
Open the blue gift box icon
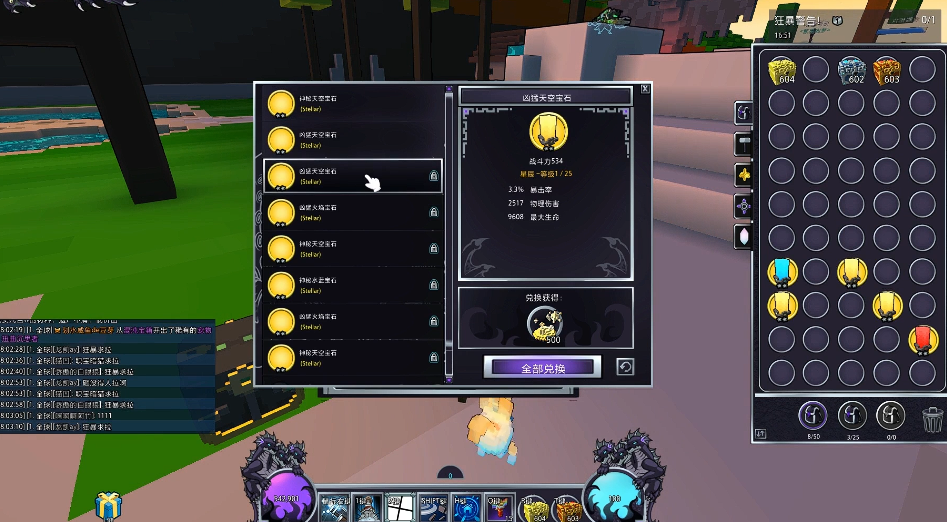coord(108,505)
